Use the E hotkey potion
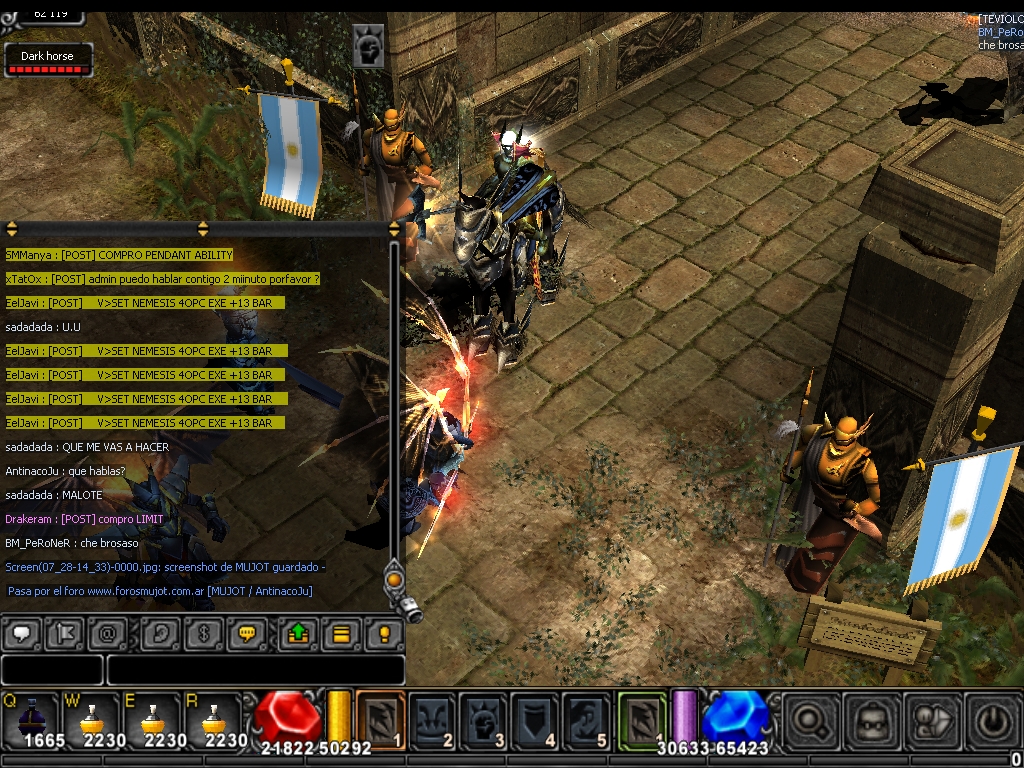This screenshot has height=768, width=1024. pos(153,720)
